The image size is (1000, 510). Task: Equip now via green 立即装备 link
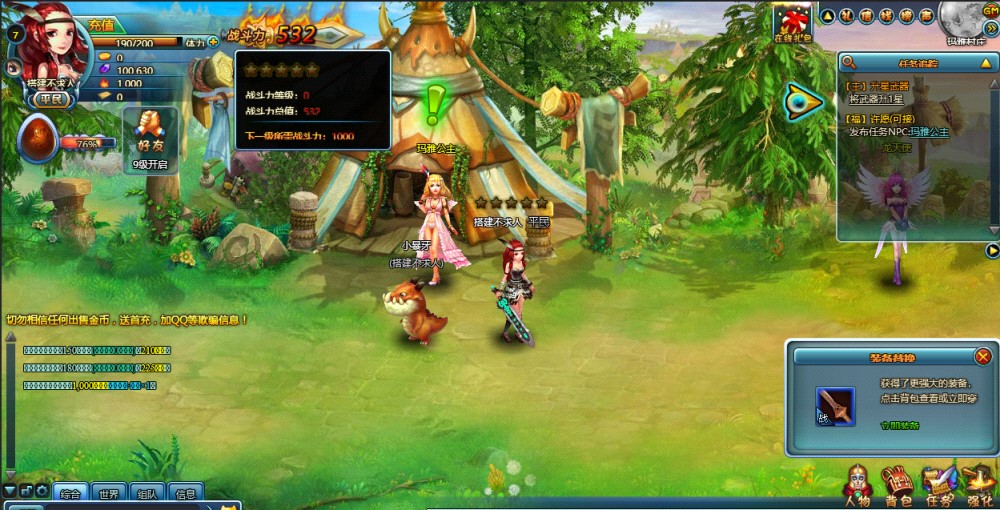900,425
